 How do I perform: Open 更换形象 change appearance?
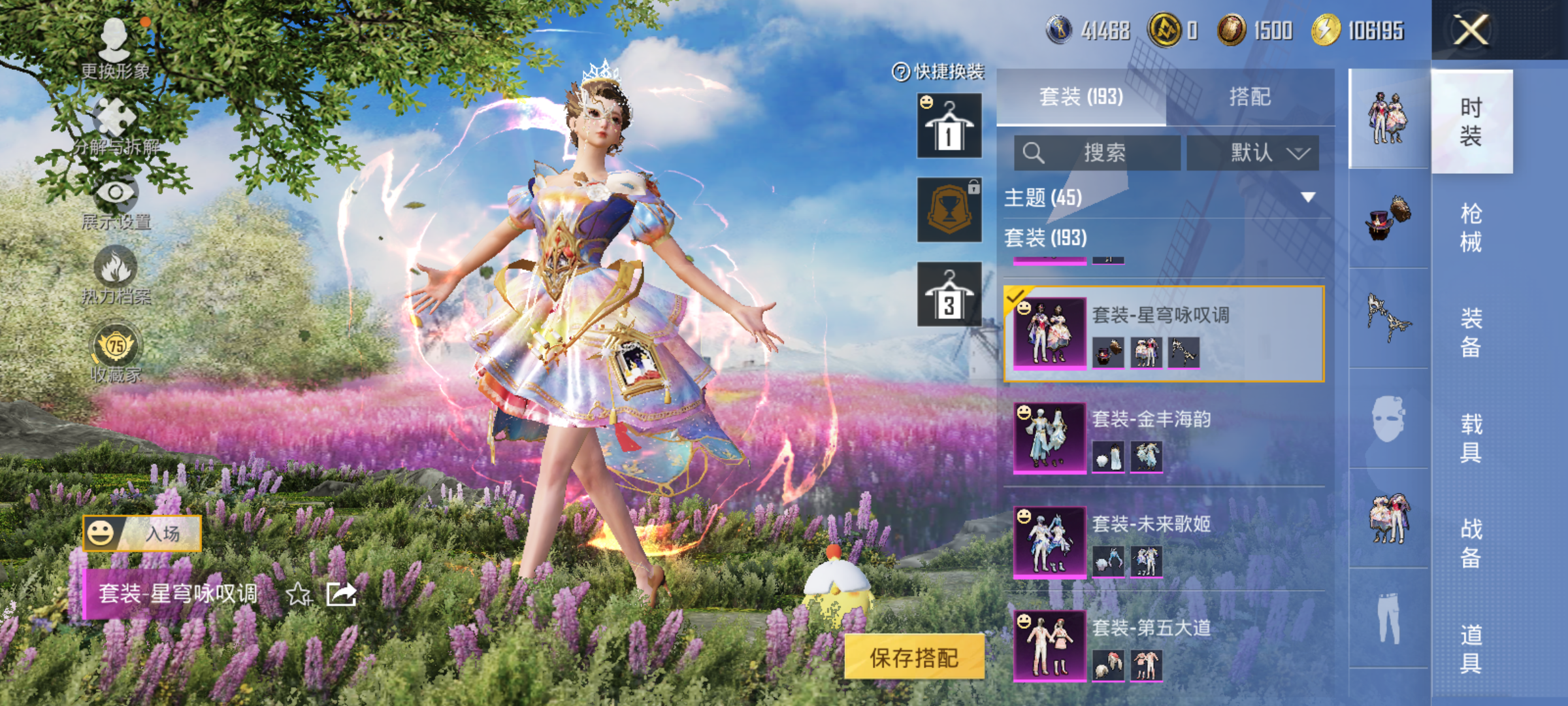(115, 47)
